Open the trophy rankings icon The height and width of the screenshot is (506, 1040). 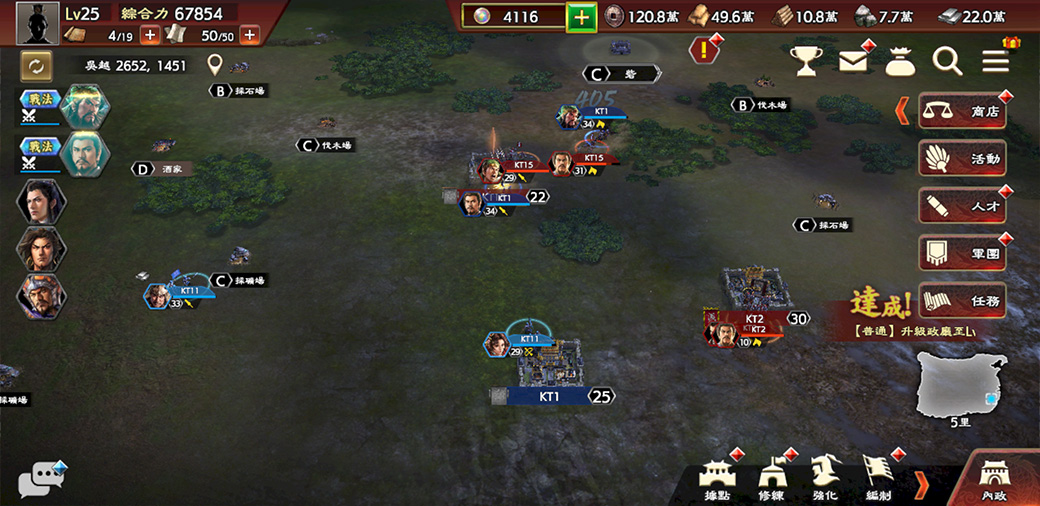point(806,62)
